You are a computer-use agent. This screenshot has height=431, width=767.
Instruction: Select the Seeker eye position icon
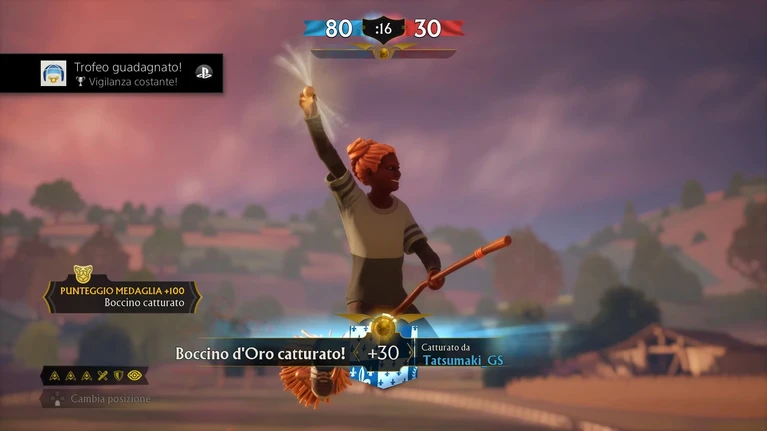click(134, 376)
